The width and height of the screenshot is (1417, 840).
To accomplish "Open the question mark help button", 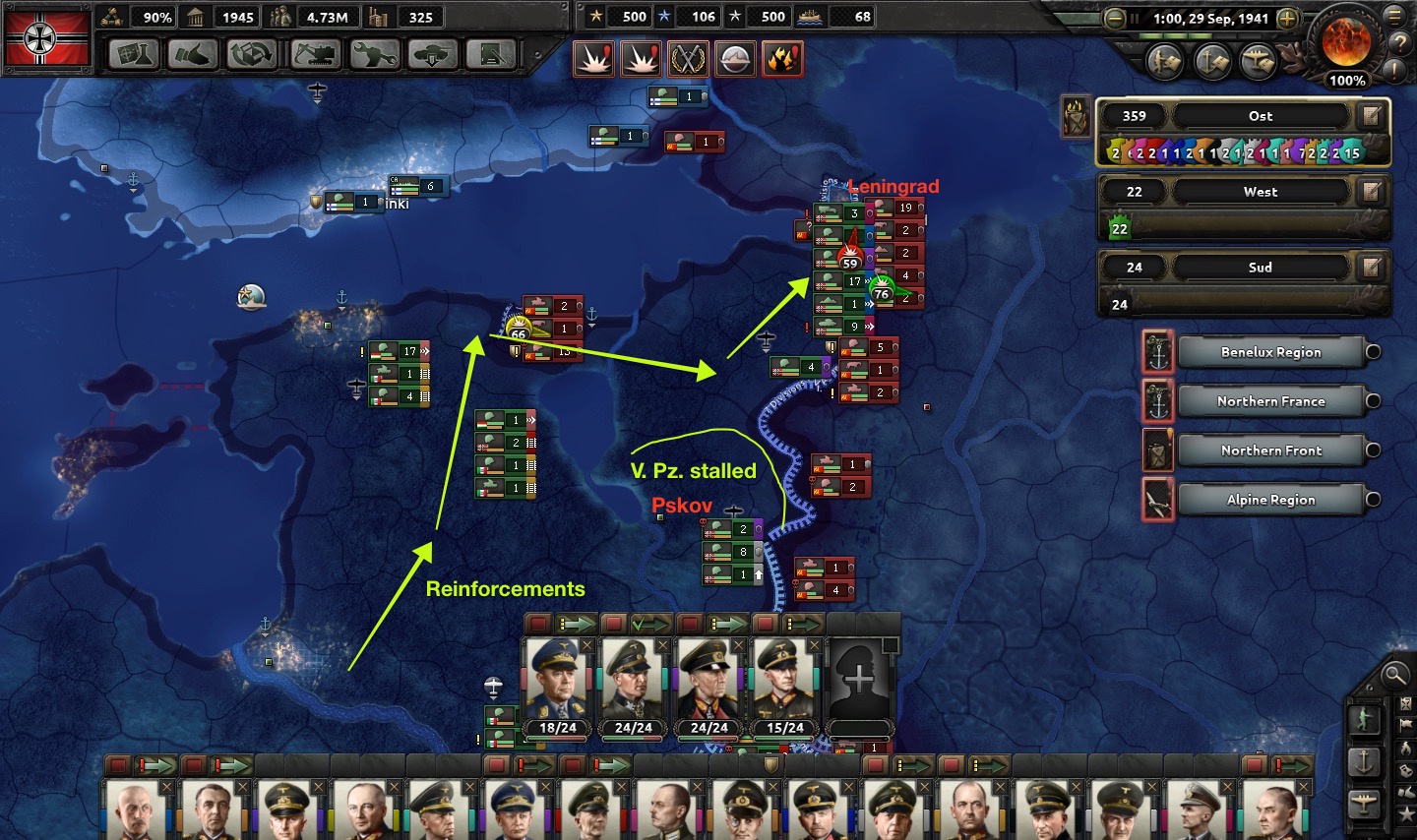I will point(1399,44).
